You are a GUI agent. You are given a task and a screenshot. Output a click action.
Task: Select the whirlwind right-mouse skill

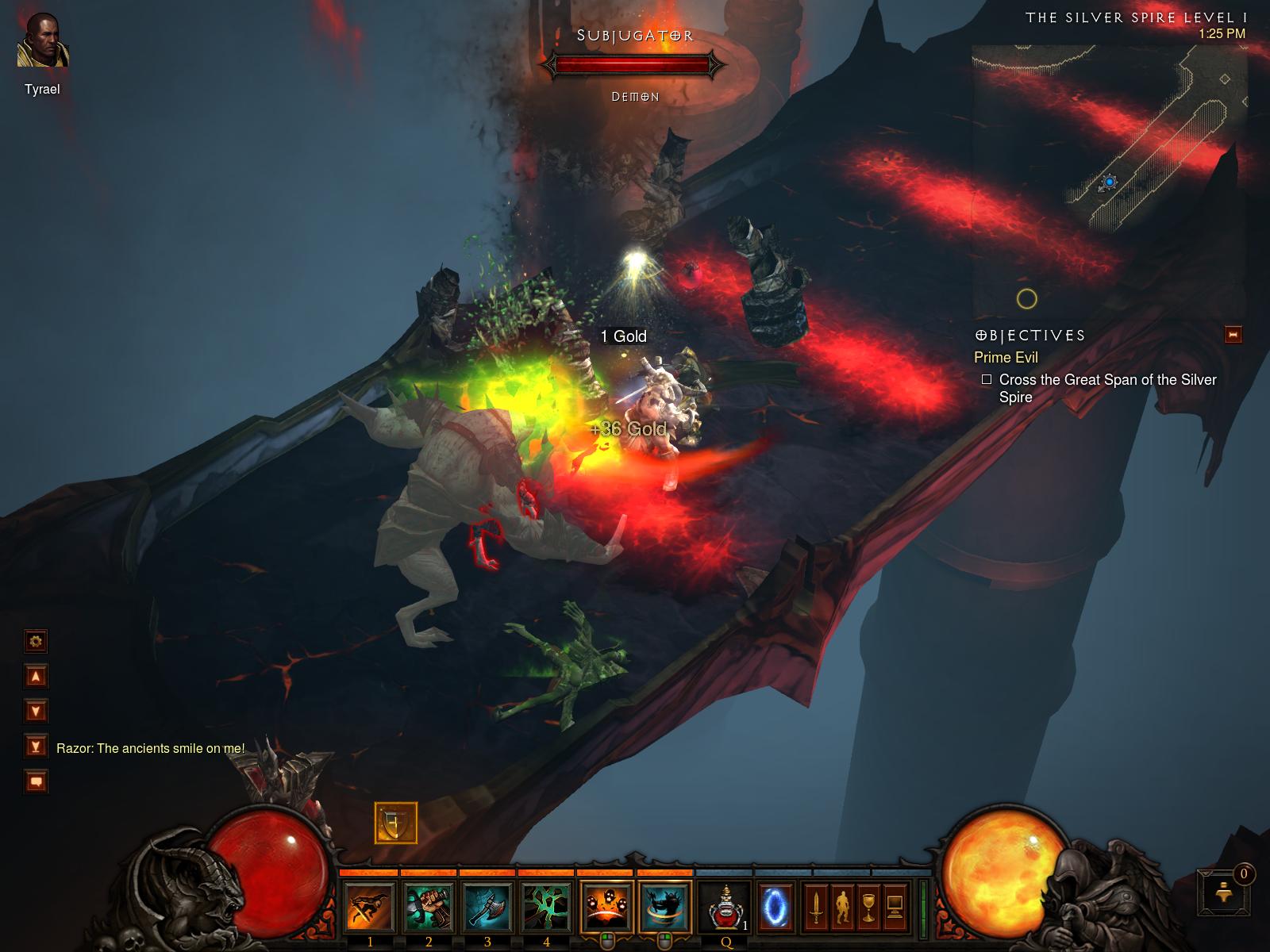[665, 906]
